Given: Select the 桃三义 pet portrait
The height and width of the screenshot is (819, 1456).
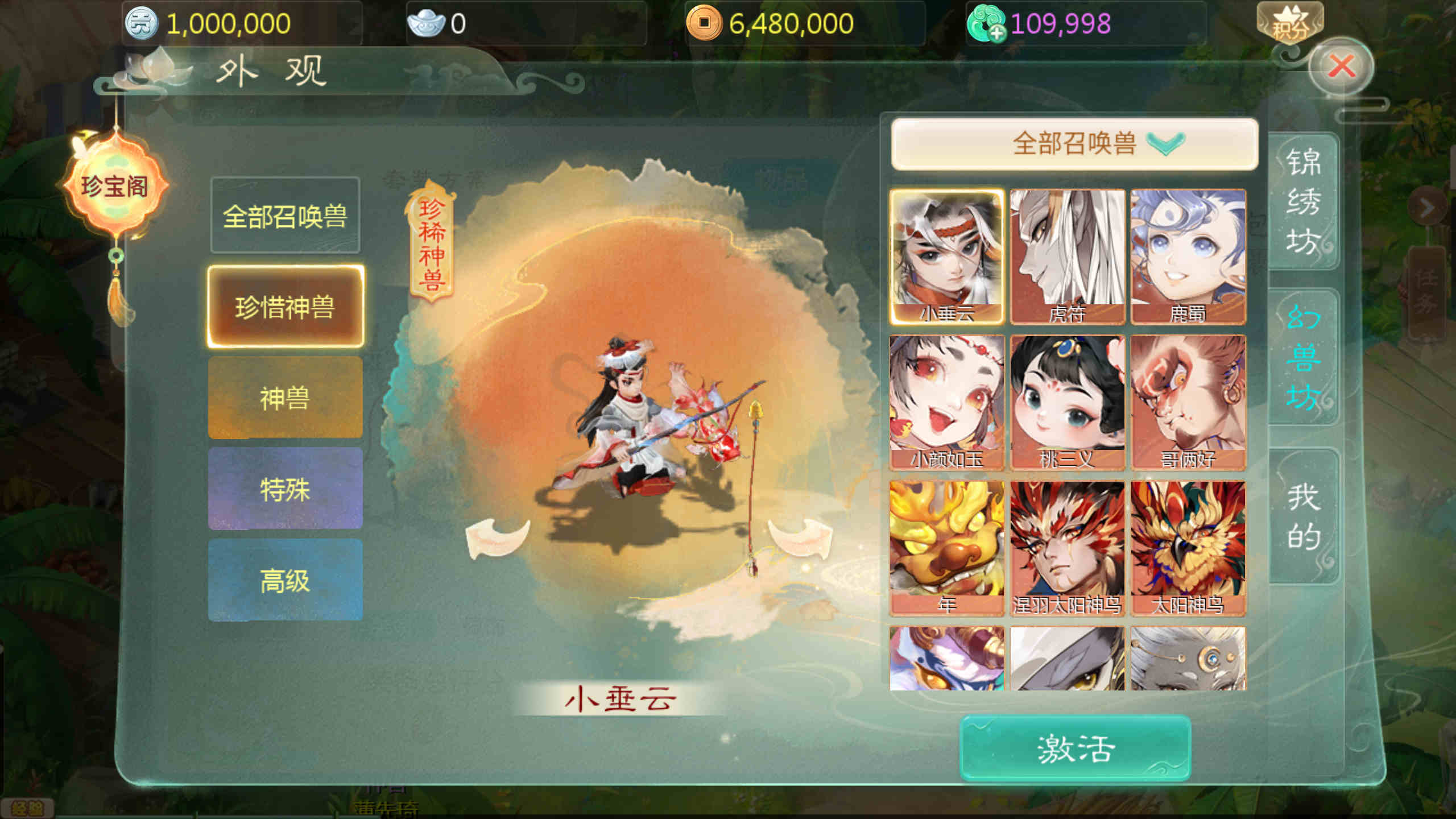Looking at the screenshot, I should click(x=1067, y=402).
